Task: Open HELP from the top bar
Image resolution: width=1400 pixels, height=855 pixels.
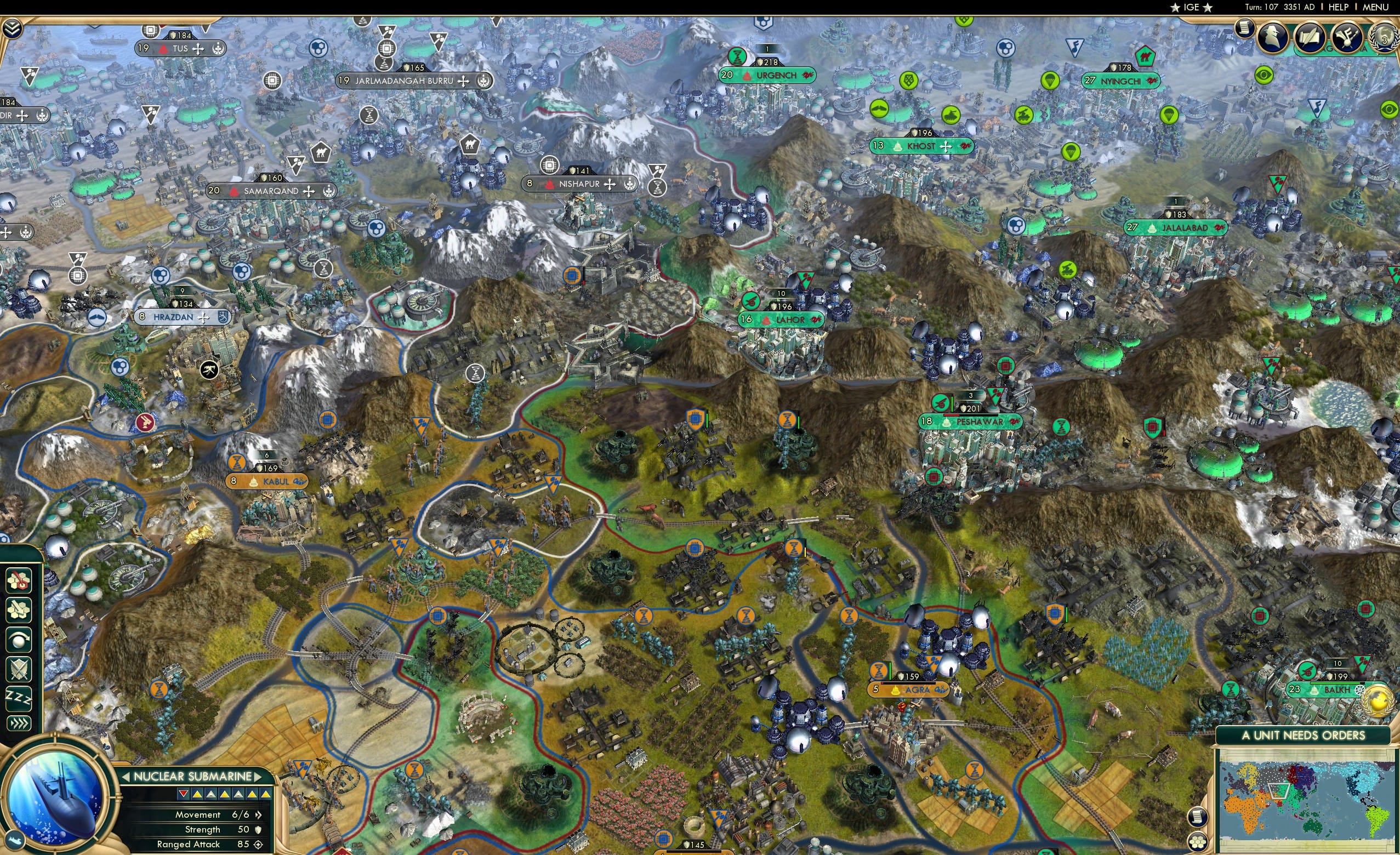Action: tap(1339, 7)
